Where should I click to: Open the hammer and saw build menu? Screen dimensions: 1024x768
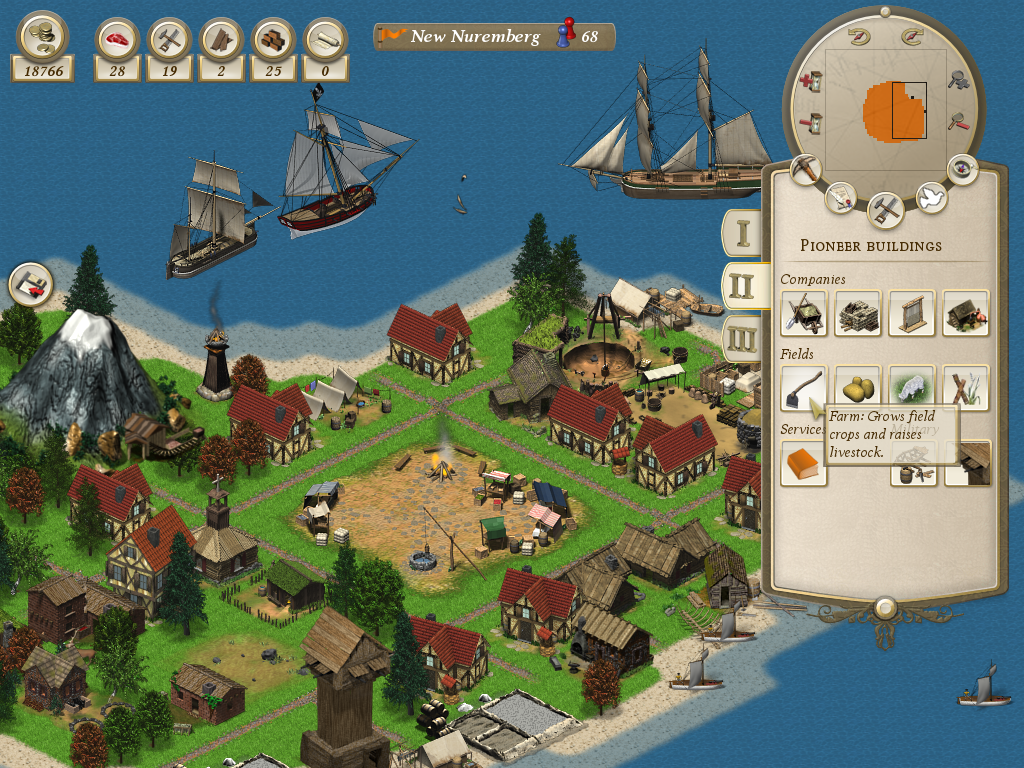pyautogui.click(x=886, y=208)
